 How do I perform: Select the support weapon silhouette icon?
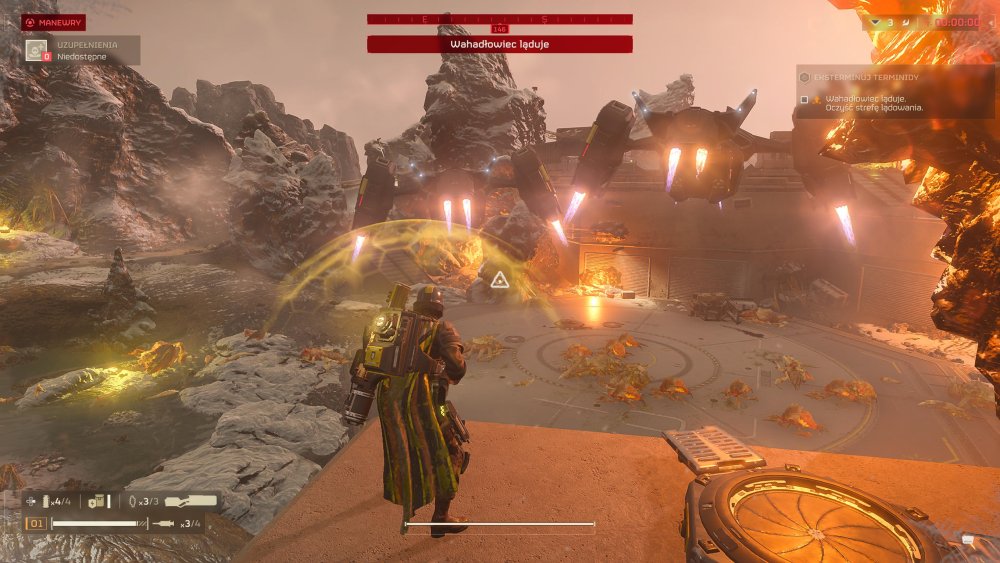(x=190, y=501)
